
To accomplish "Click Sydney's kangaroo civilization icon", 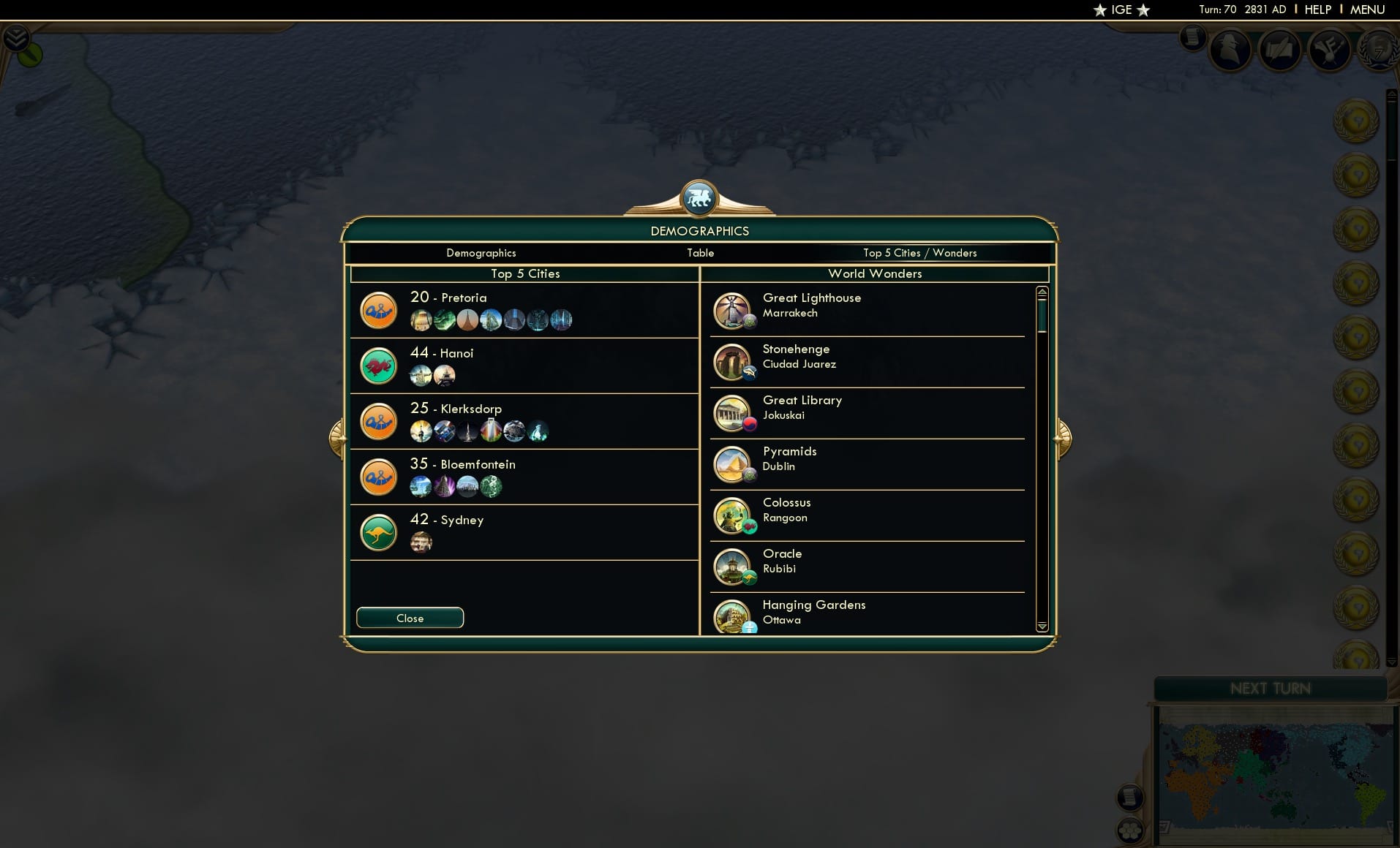I will (x=379, y=532).
